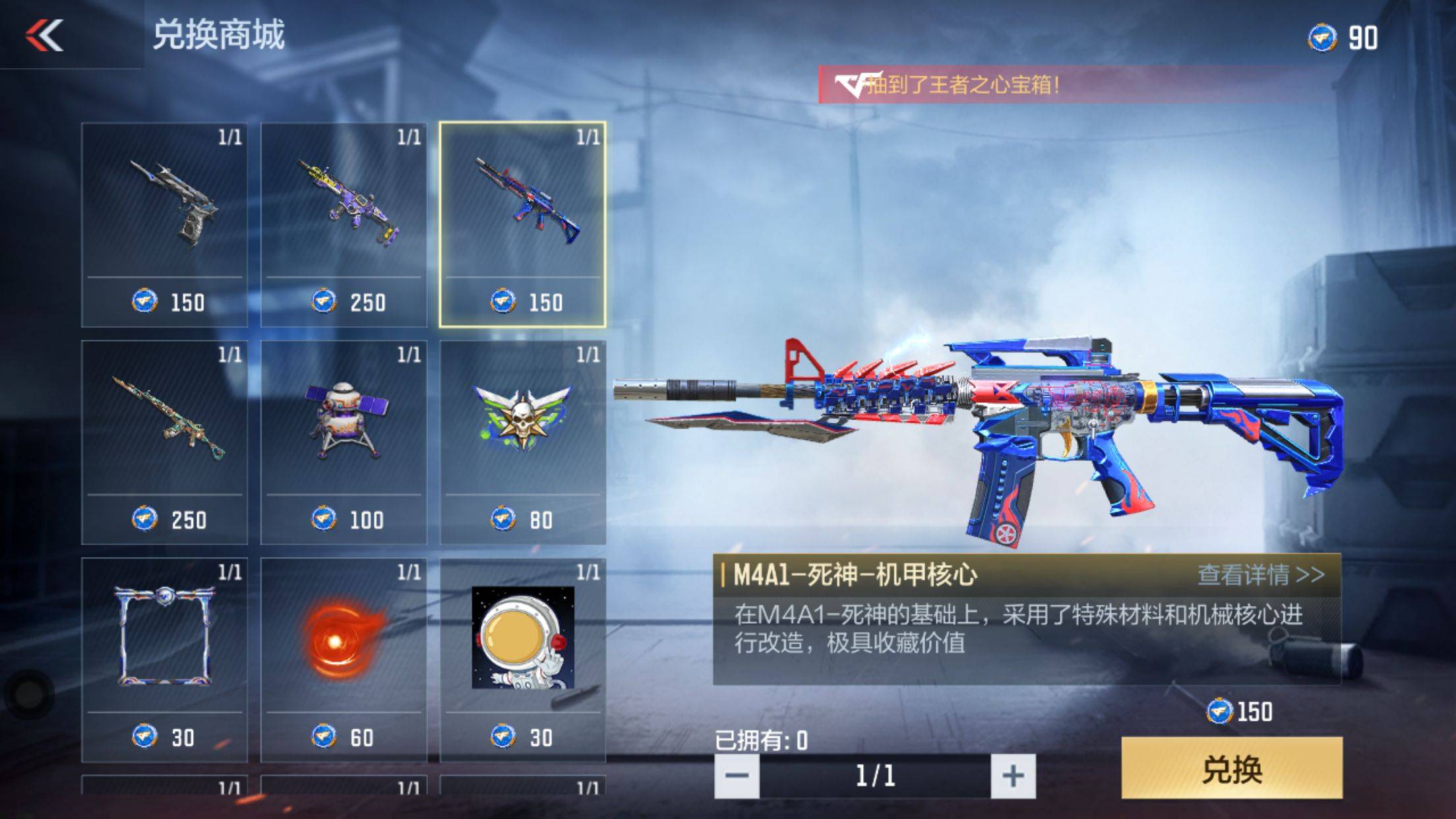This screenshot has width=1456, height=819.
Task: Increase exchange quantity with plus button
Action: (1013, 776)
